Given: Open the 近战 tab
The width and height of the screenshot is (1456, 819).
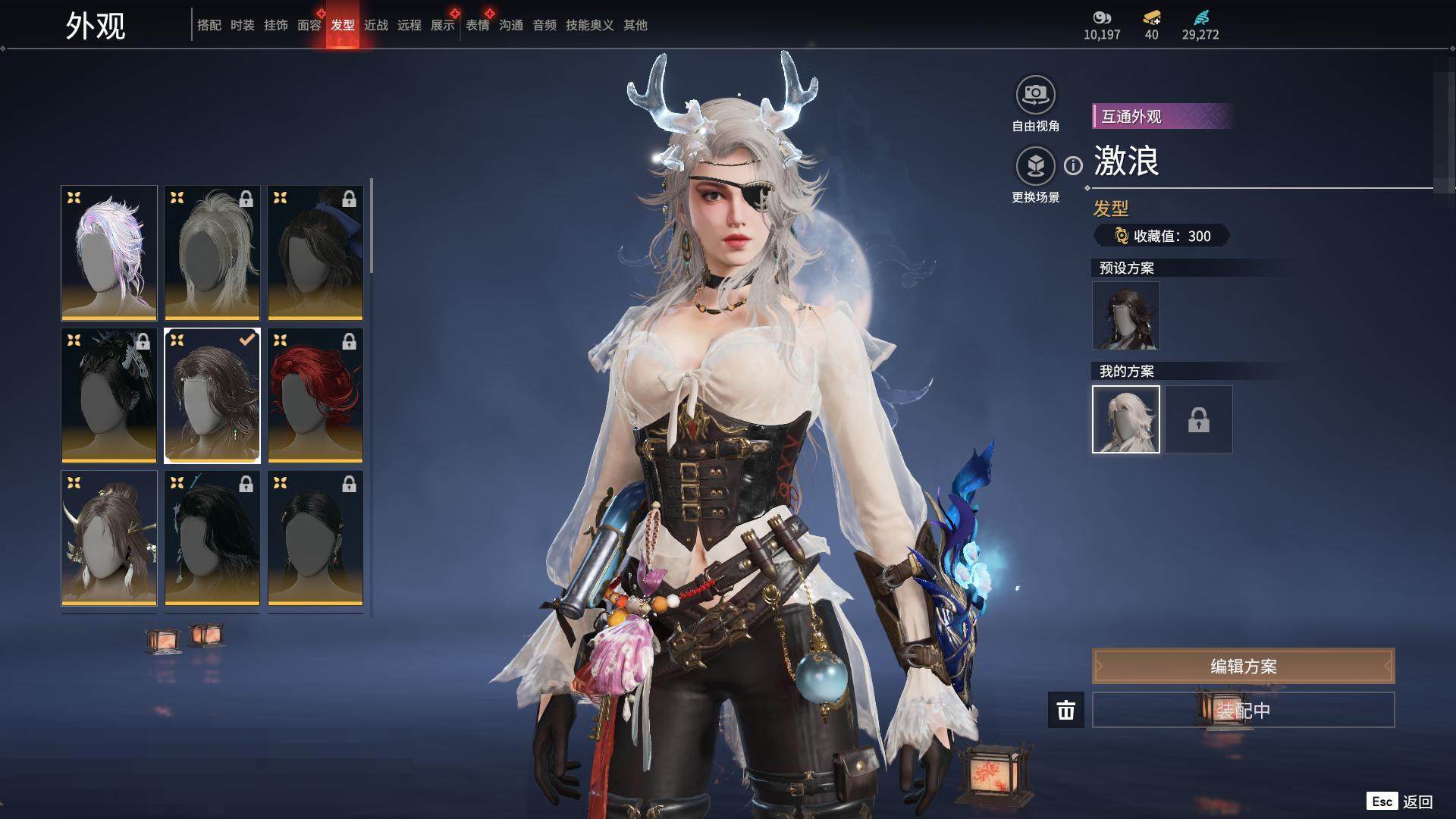Looking at the screenshot, I should (376, 25).
